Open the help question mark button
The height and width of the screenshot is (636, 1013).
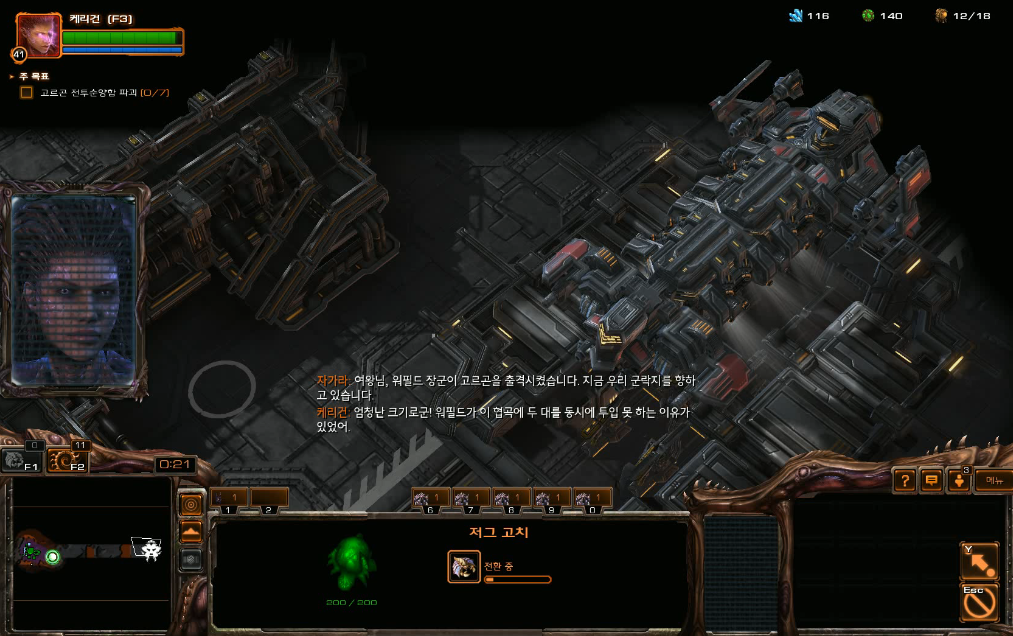pos(905,481)
